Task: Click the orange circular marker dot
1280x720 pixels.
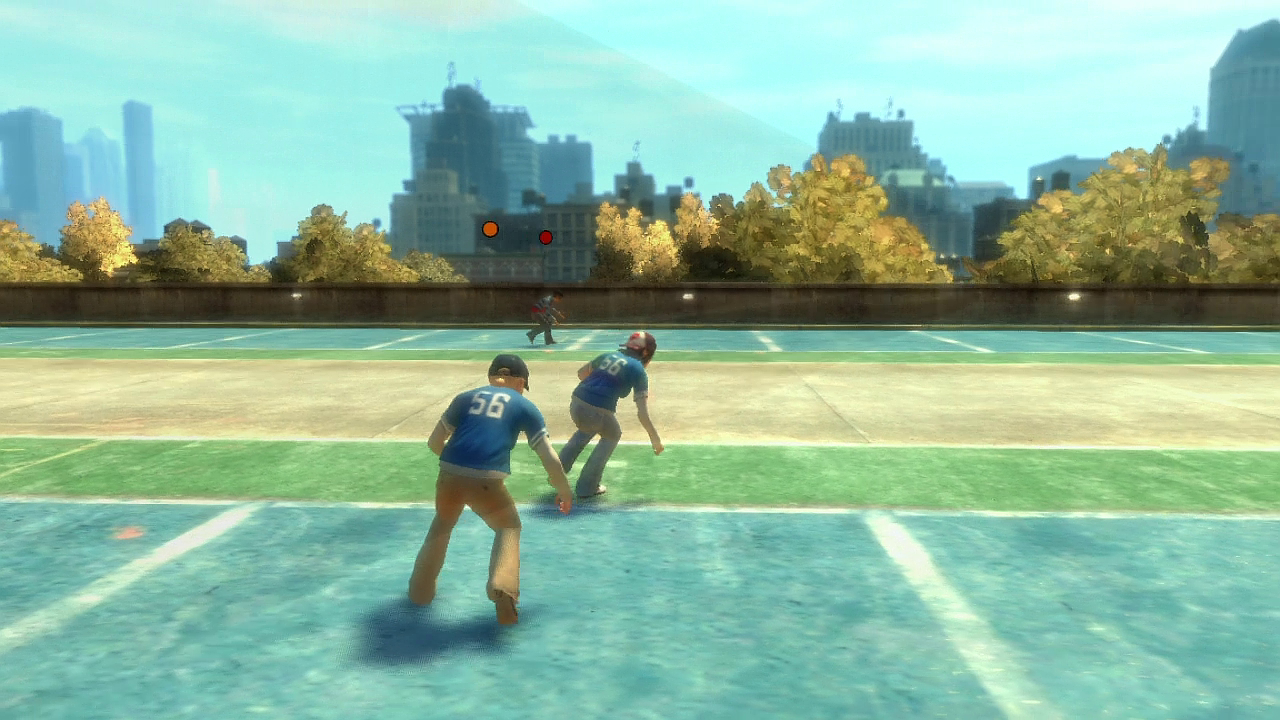Action: click(490, 229)
